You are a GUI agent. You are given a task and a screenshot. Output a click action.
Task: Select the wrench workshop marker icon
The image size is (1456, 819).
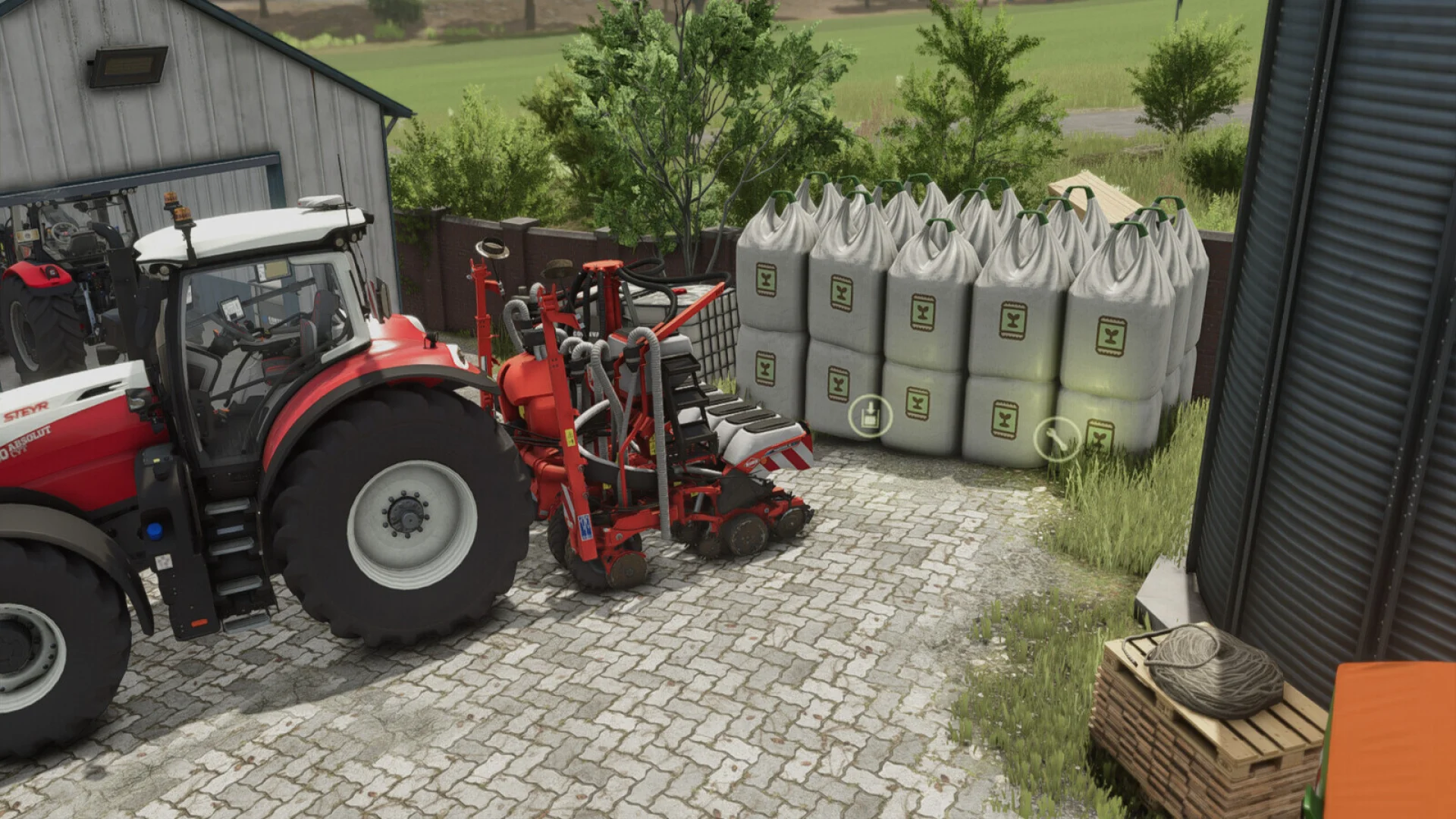[x=1056, y=438]
